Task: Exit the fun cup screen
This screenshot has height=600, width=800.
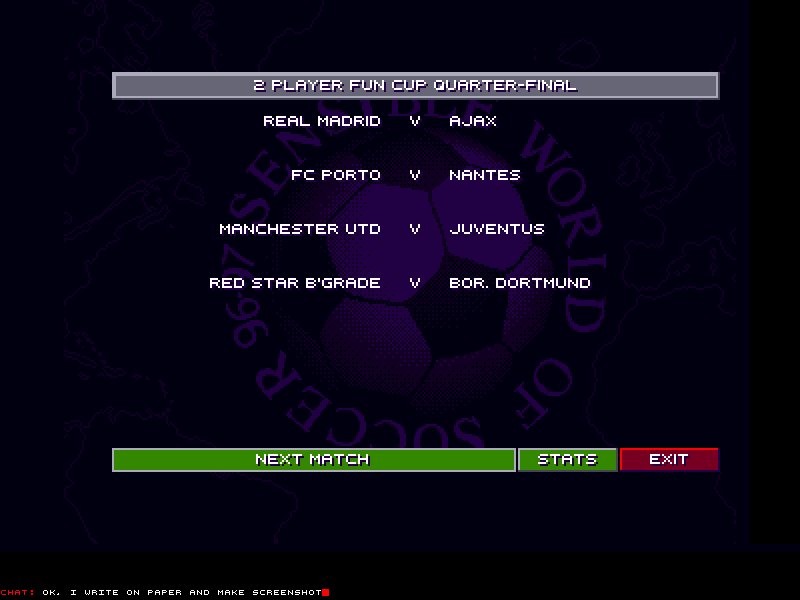Action: [x=669, y=460]
